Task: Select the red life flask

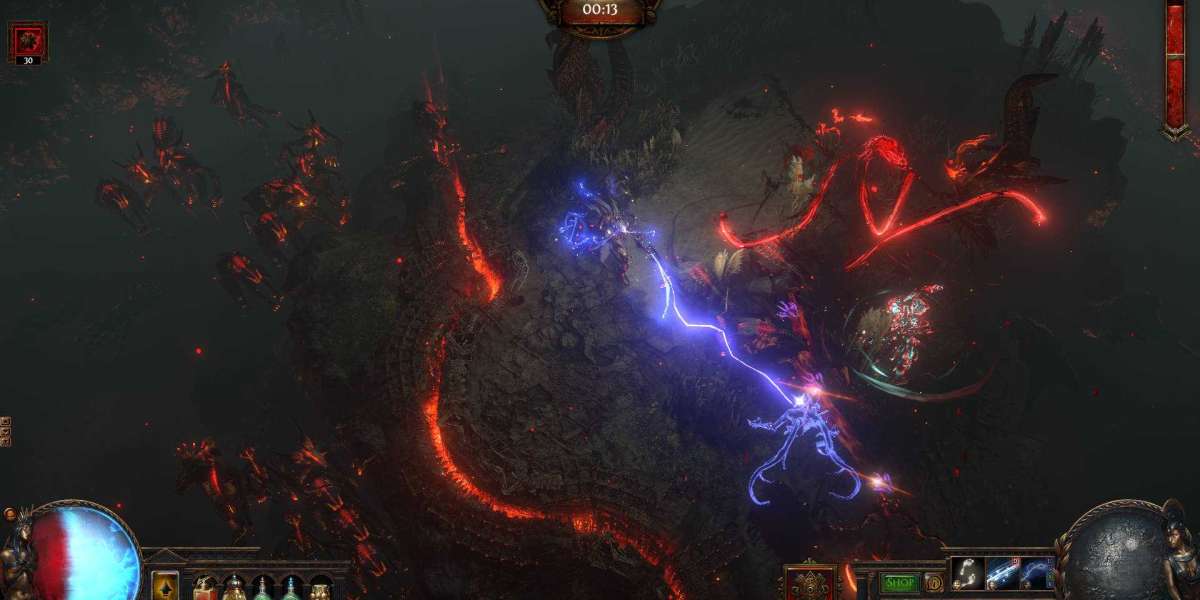Action: point(205,588)
